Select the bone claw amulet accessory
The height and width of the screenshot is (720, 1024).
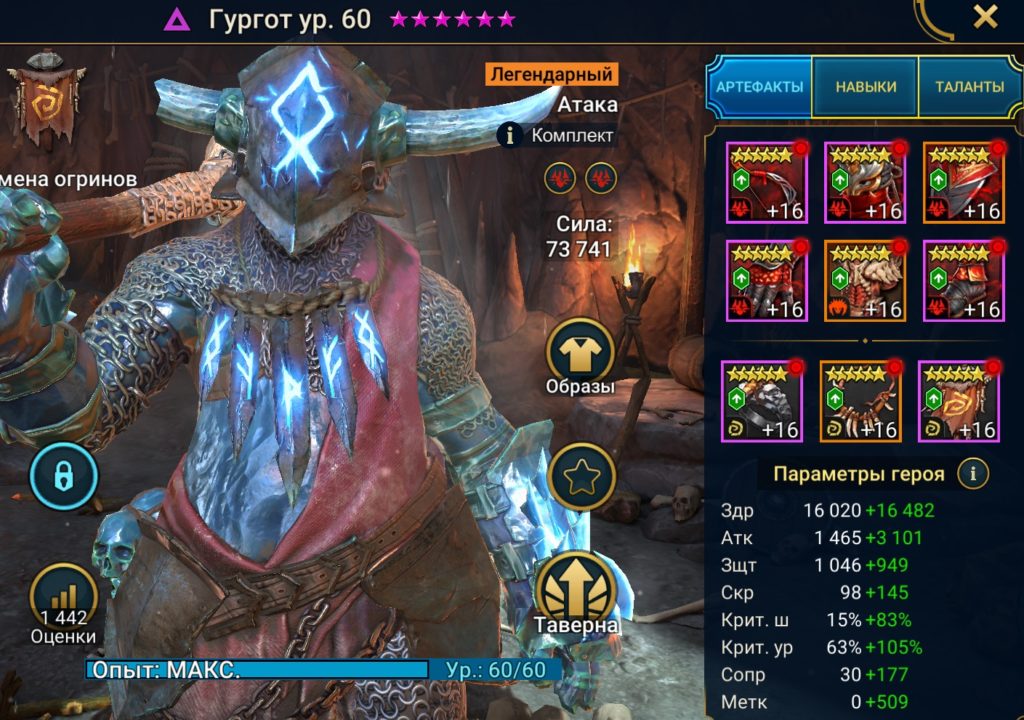(860, 401)
